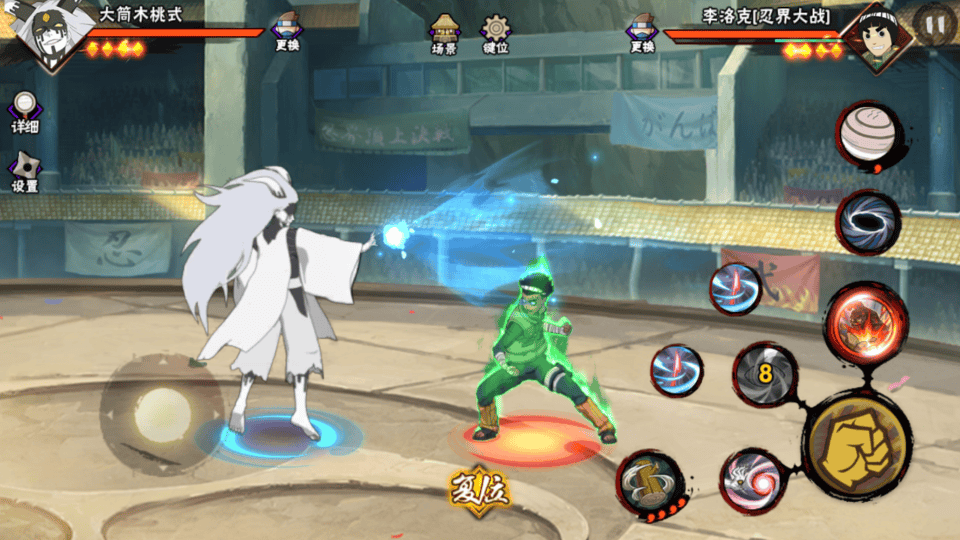This screenshot has height=540, width=960.
Task: Tap the skill showing cooldown number 8
Action: (x=766, y=375)
